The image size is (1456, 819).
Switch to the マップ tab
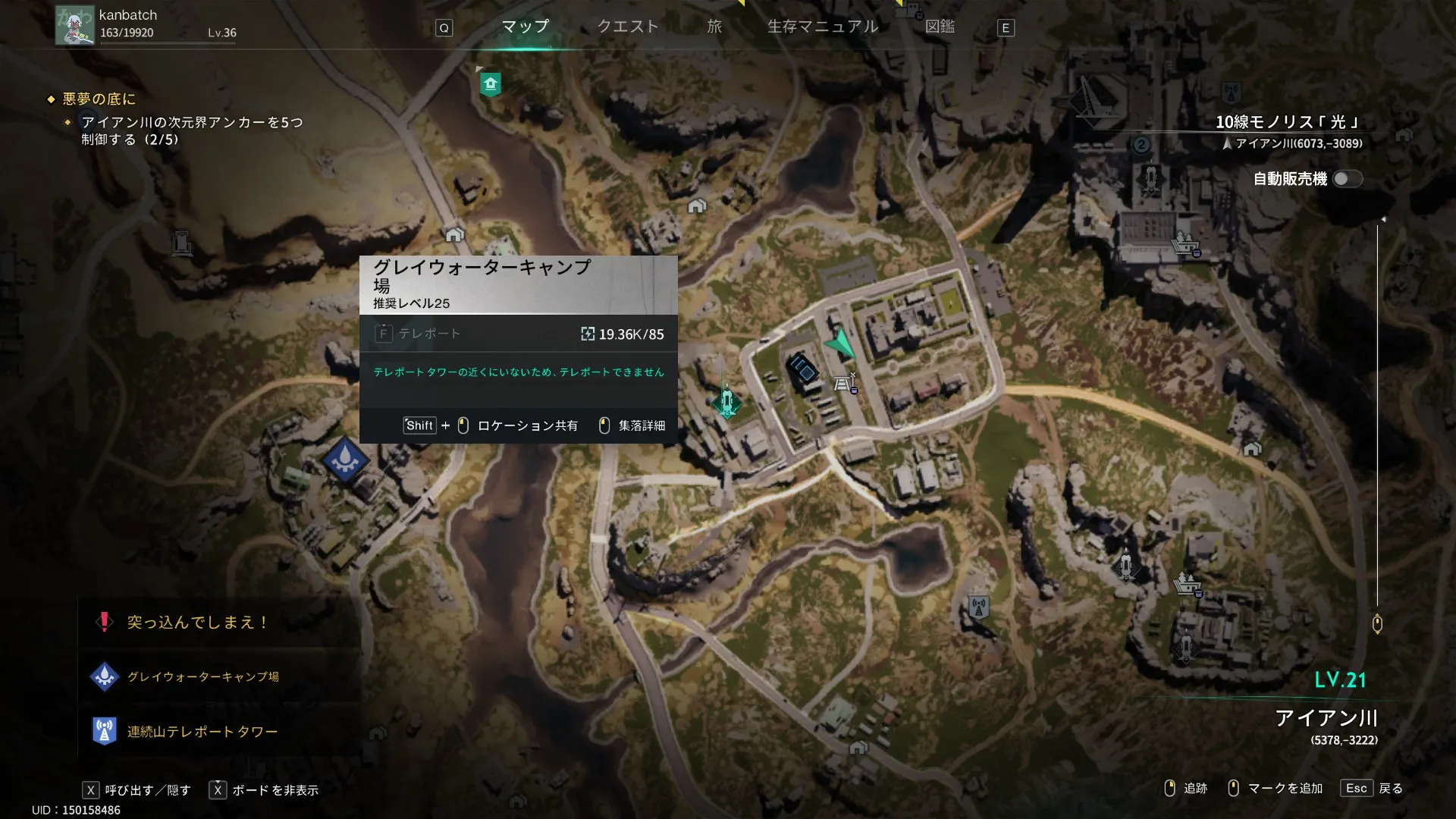(525, 27)
